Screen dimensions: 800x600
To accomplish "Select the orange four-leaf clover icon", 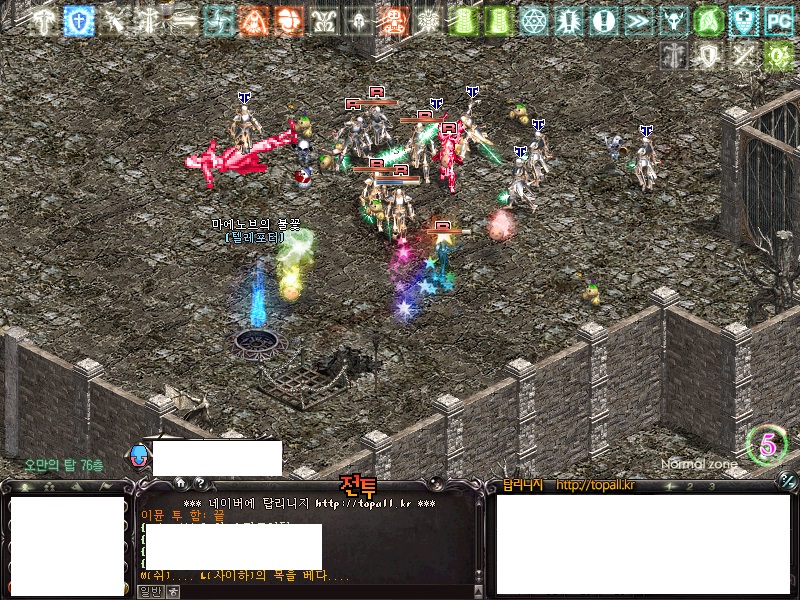I will click(288, 20).
